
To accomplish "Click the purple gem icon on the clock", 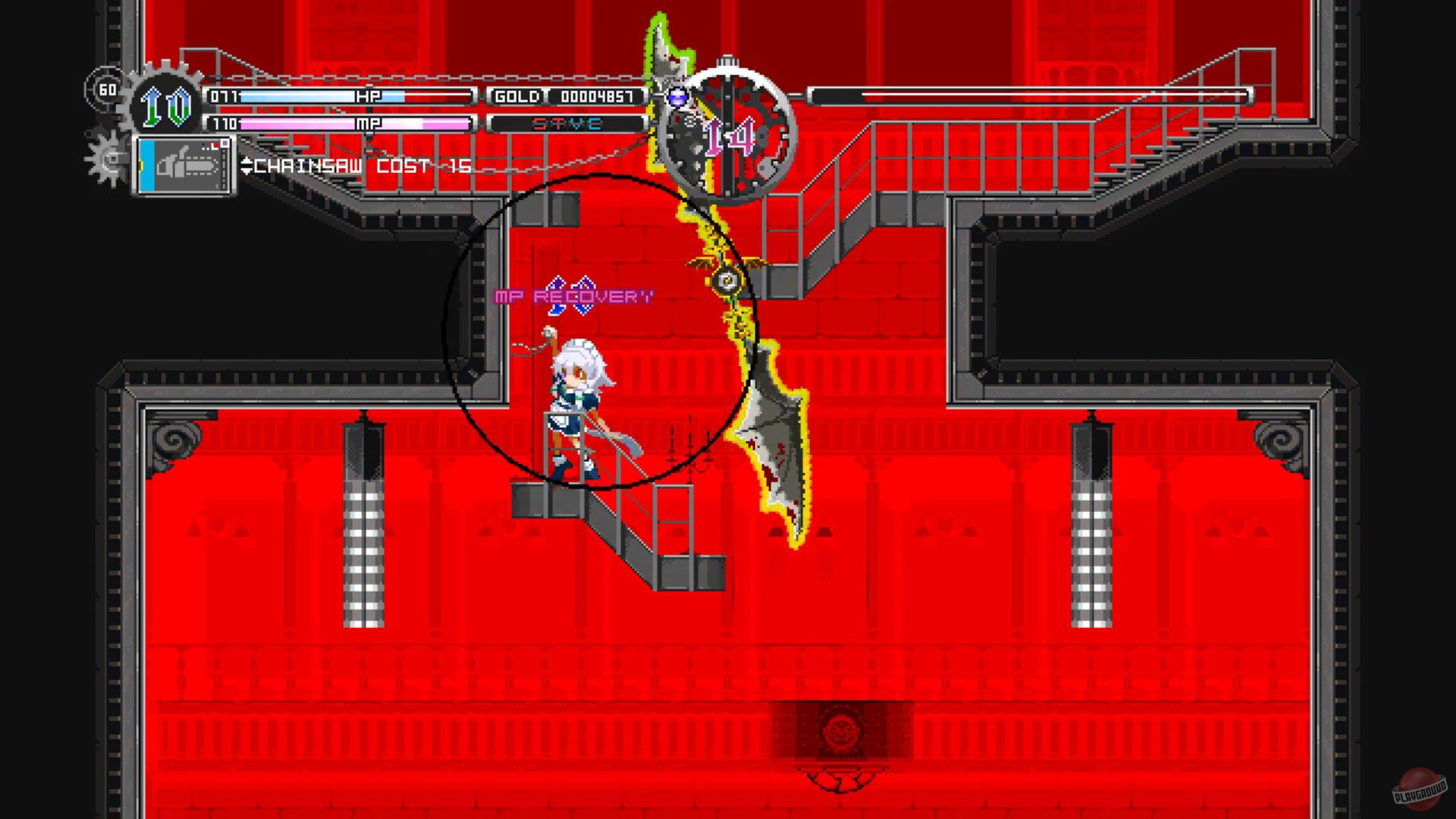I will pos(677,96).
